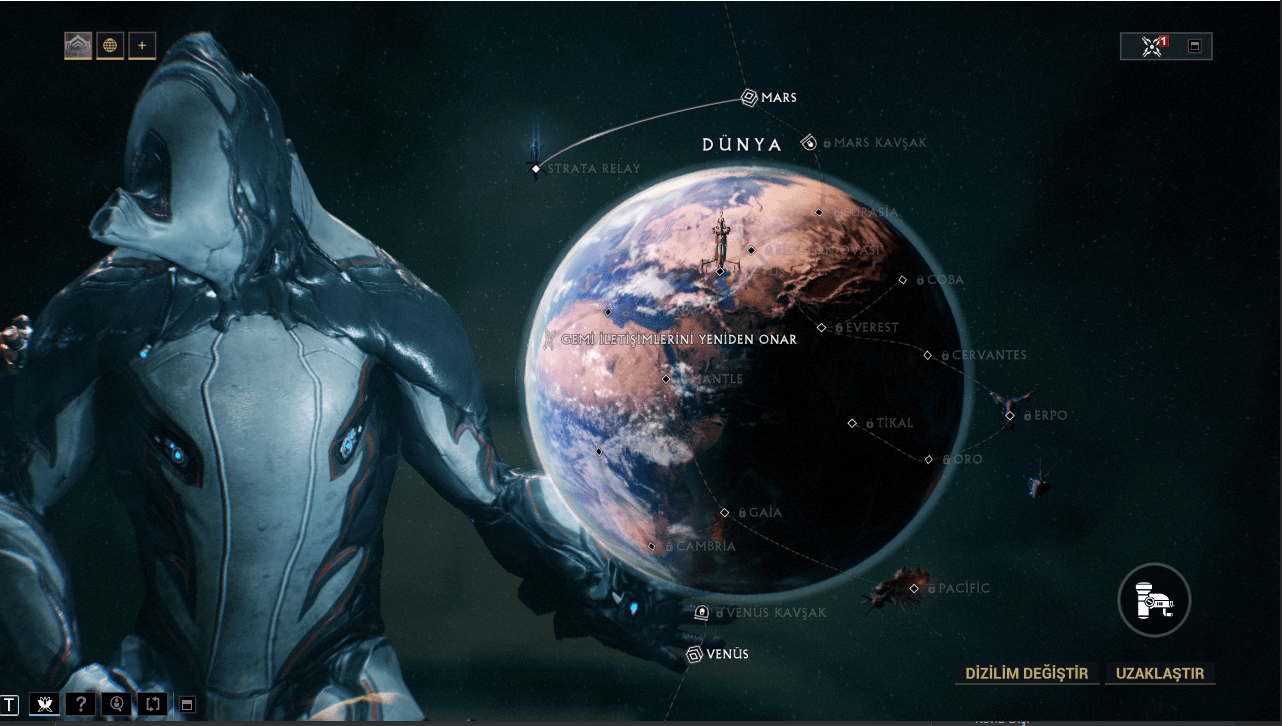Open the player search chat tab

click(117, 704)
